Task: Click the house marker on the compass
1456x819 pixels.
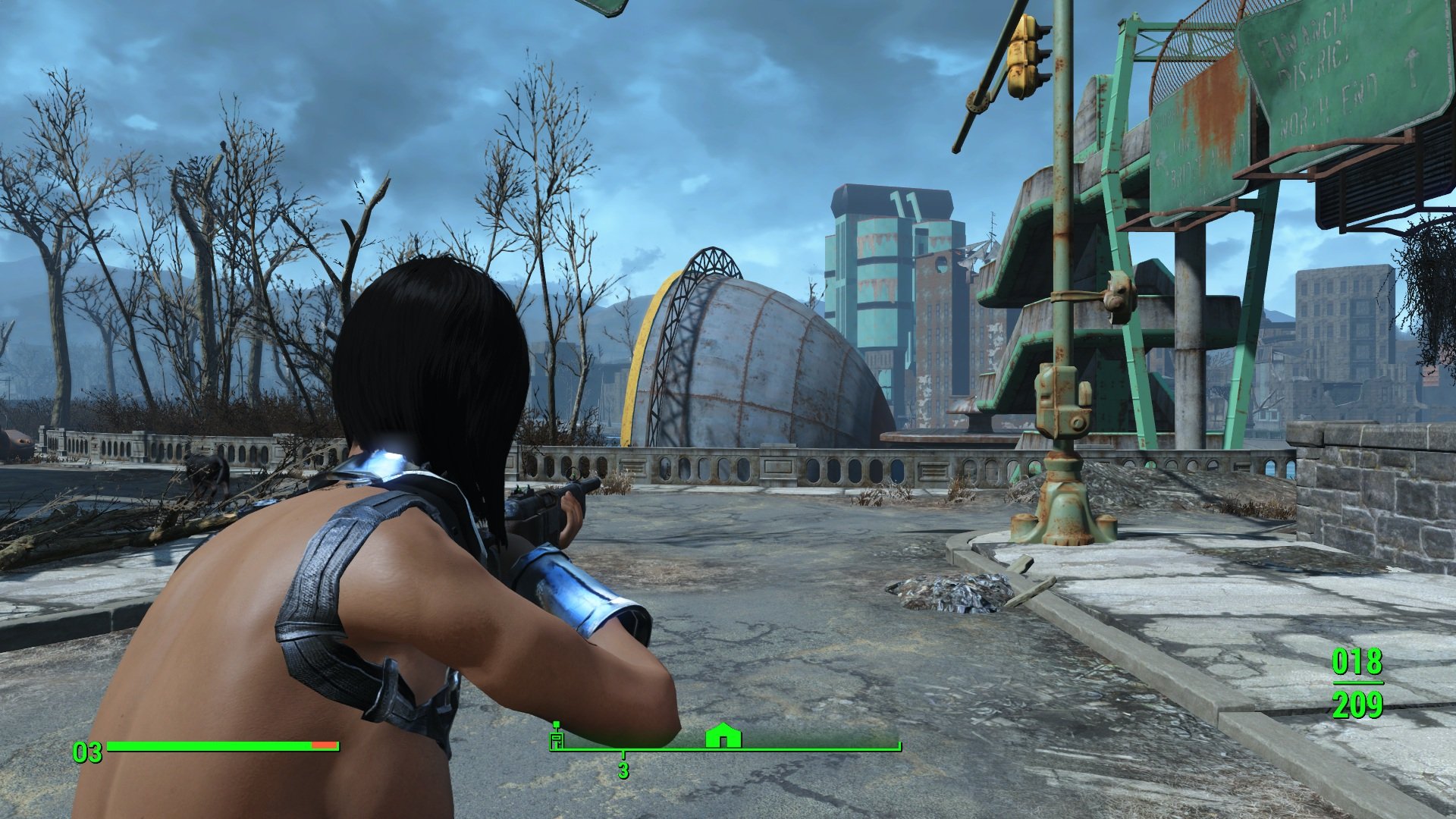Action: click(723, 736)
